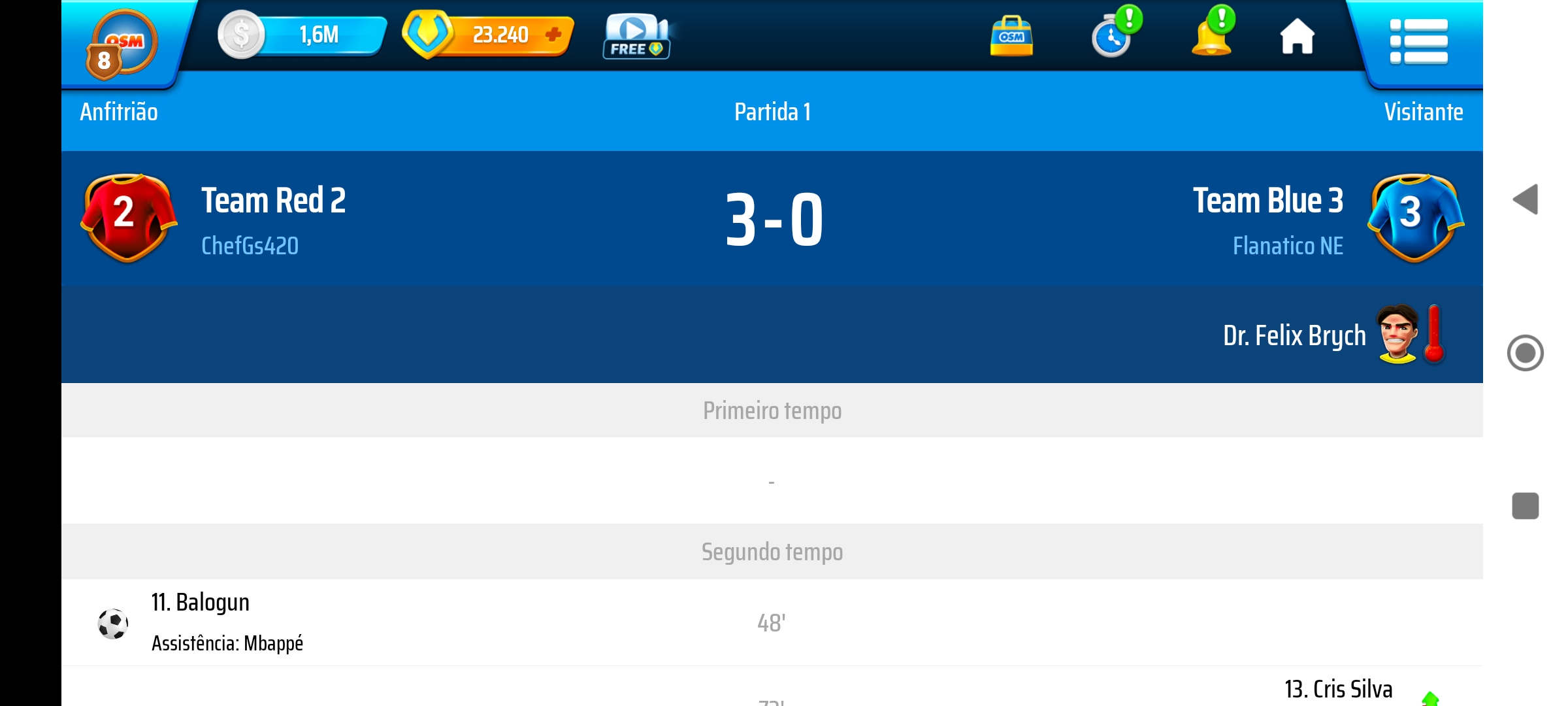Select Balogun's 48' goal event row
Screen dimensions: 1568x706
click(x=771, y=622)
